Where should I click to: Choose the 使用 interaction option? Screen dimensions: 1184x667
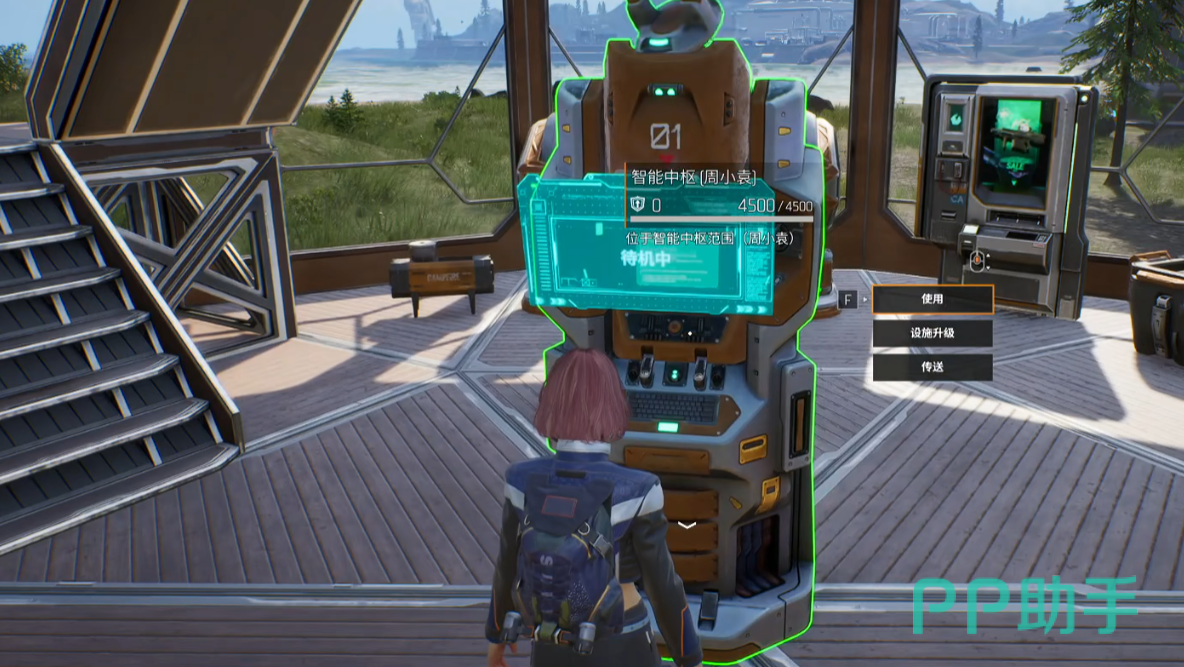pos(932,299)
